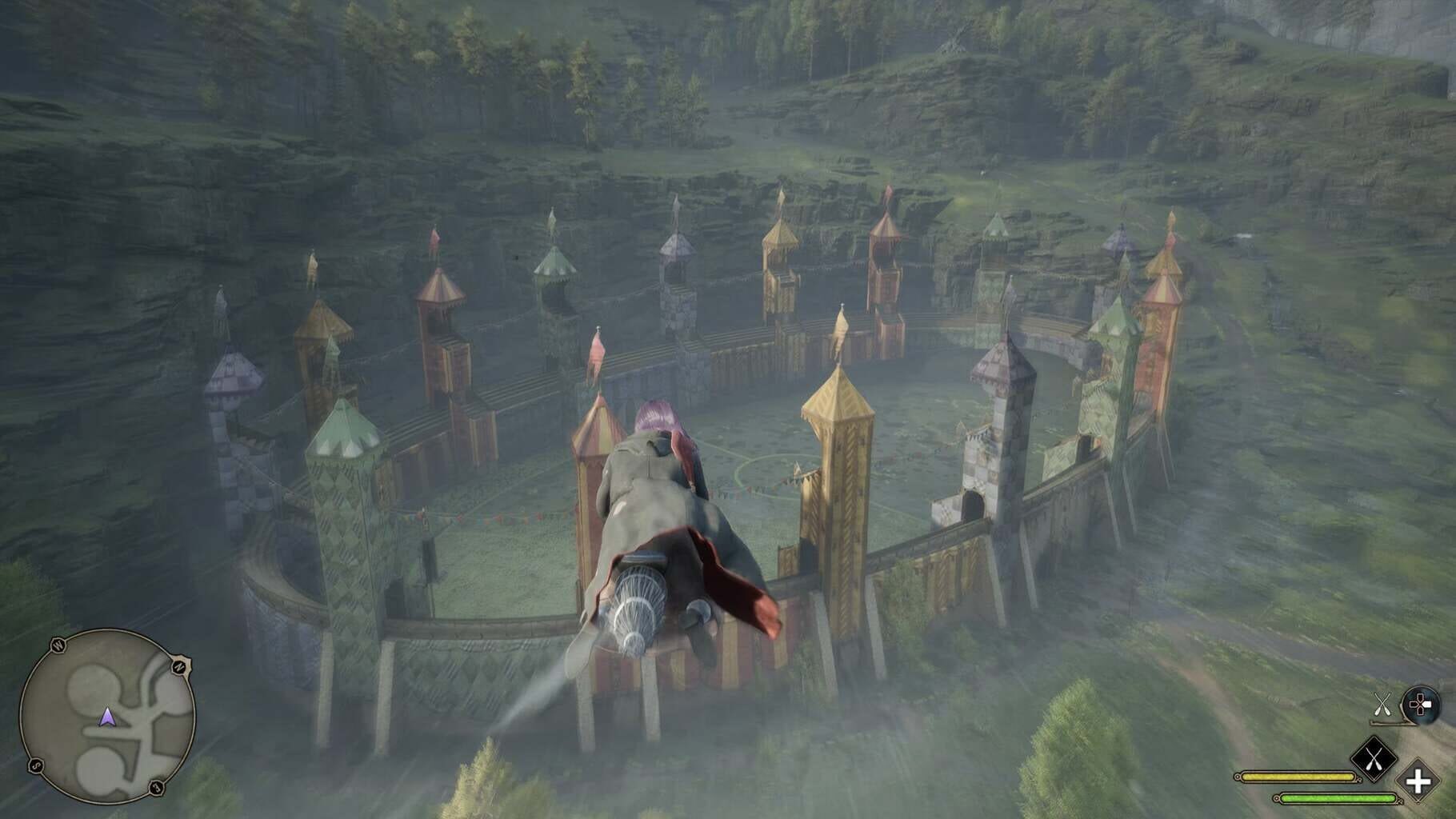Click the crossed brooms icon above the broom prompt
This screenshot has width=1456, height=819.
pos(1382,704)
